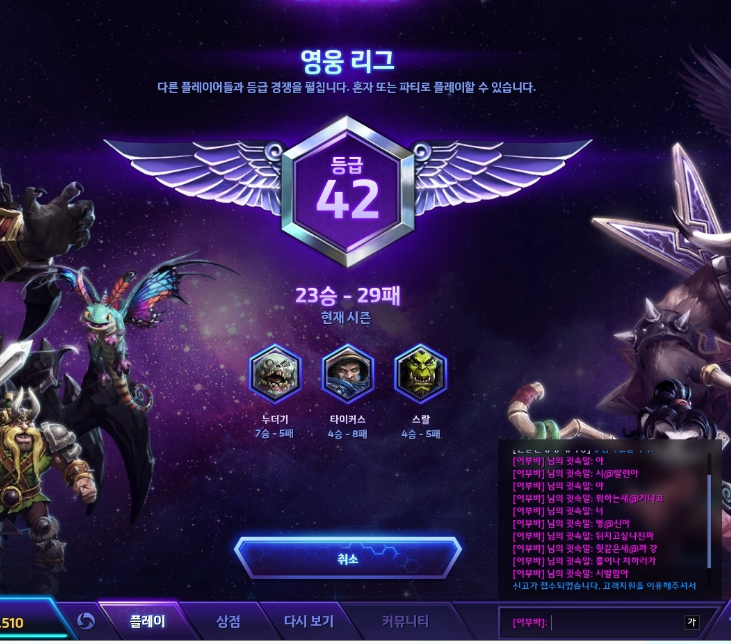
Task: Click the swirl home icon in bottom bar
Action: [86, 622]
